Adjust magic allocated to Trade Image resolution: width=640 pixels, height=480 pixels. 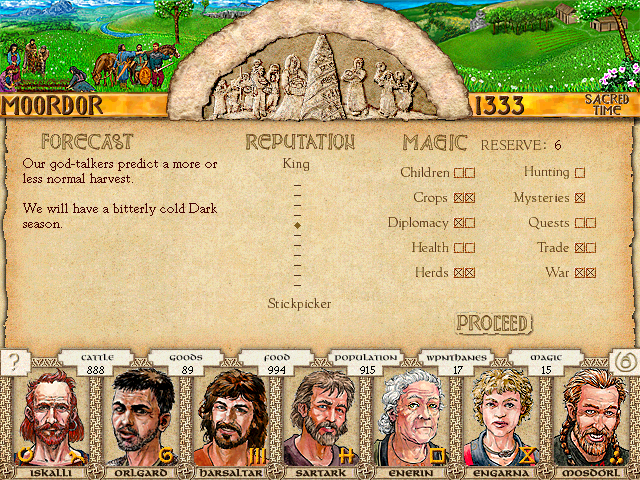tap(585, 247)
